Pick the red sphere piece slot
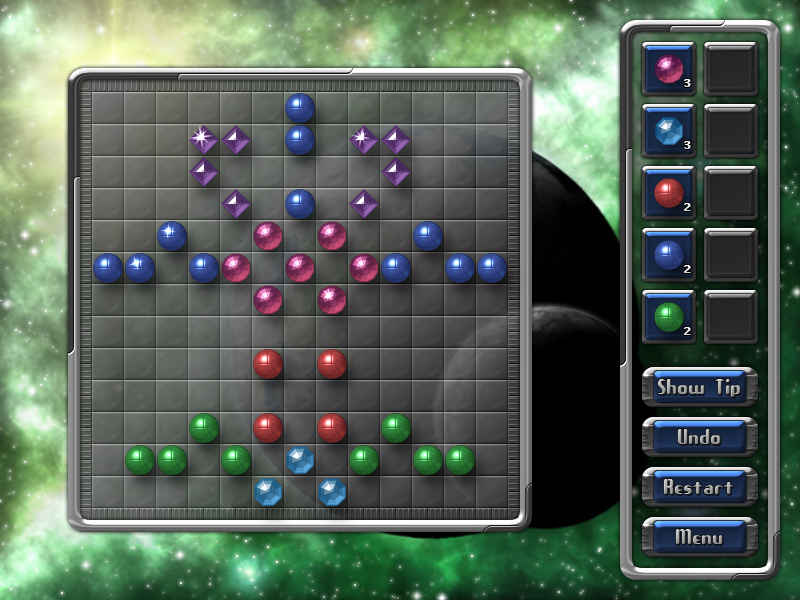The width and height of the screenshot is (800, 600). [668, 192]
